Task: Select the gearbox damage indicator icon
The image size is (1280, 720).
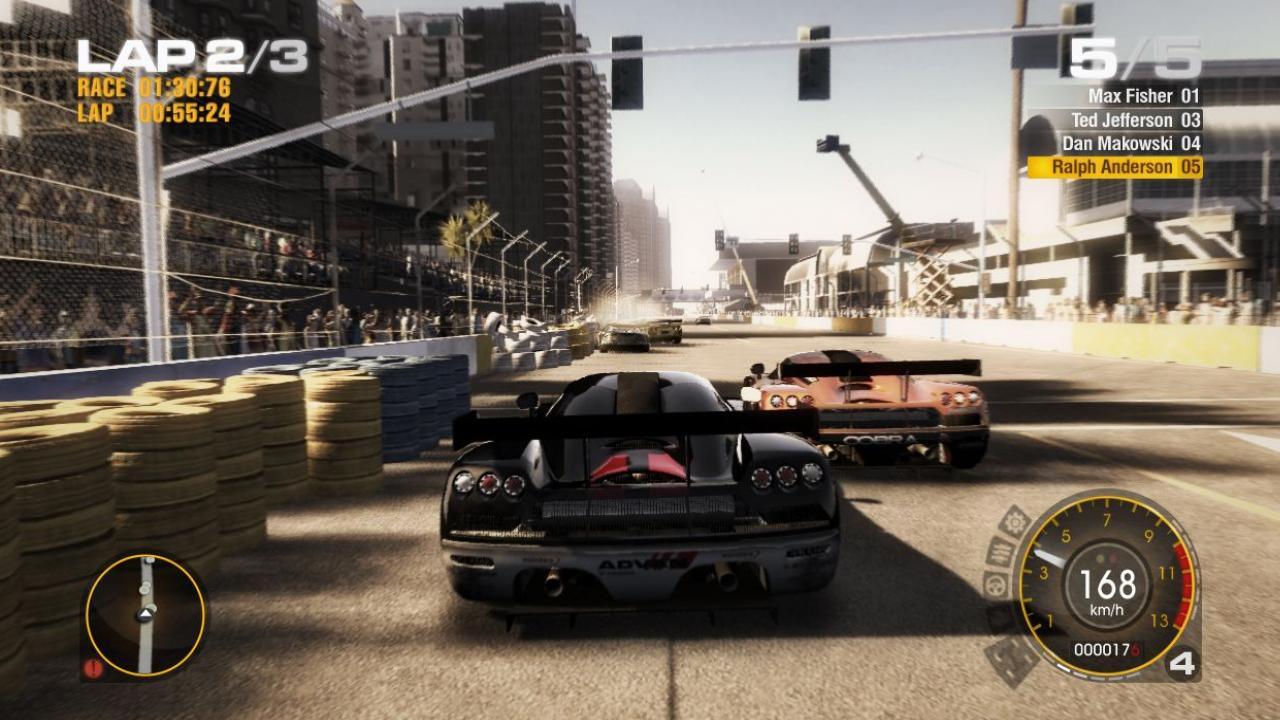Action: (x=1014, y=522)
